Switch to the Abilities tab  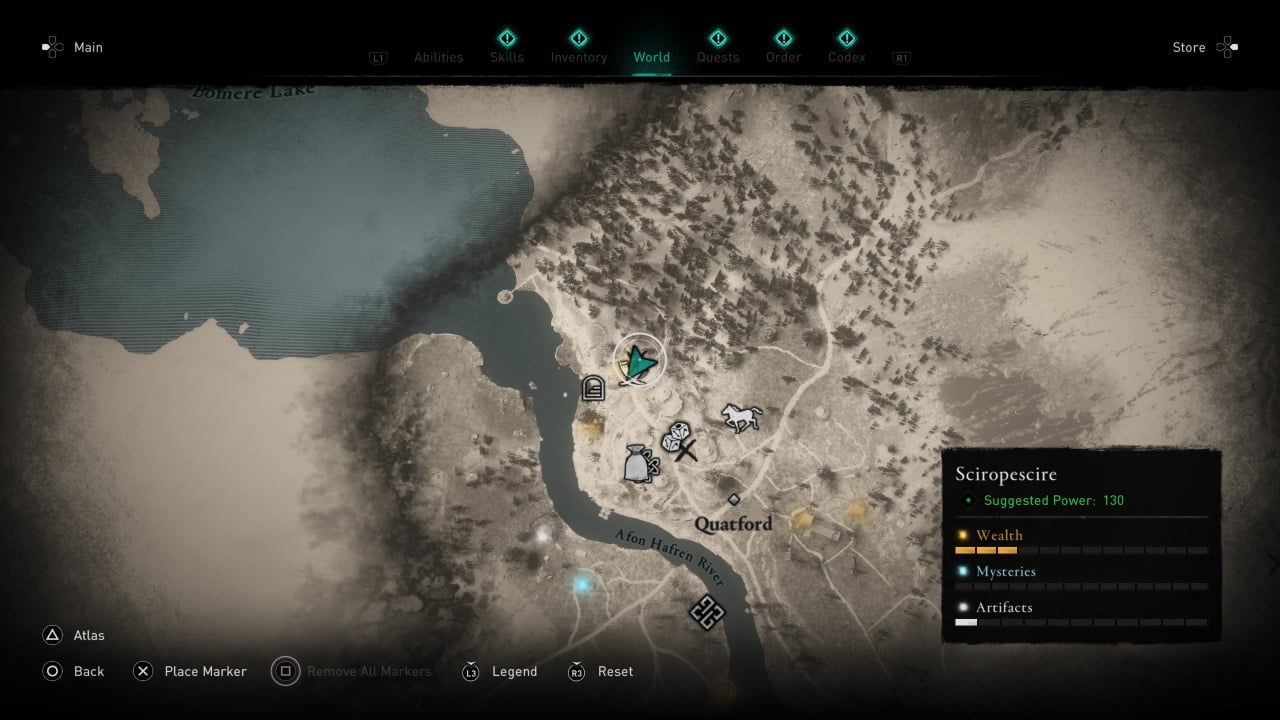point(438,57)
